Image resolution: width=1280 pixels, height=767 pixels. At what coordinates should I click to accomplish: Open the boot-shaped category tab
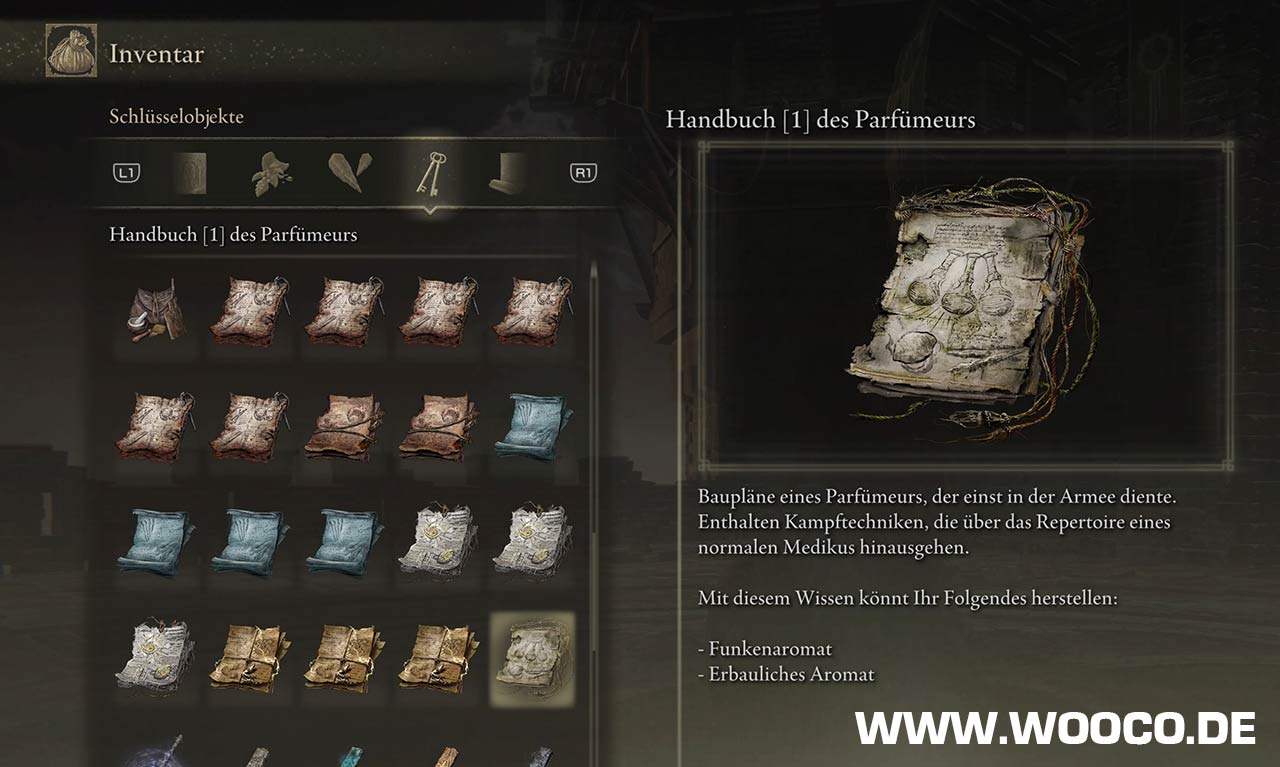pyautogui.click(x=509, y=173)
